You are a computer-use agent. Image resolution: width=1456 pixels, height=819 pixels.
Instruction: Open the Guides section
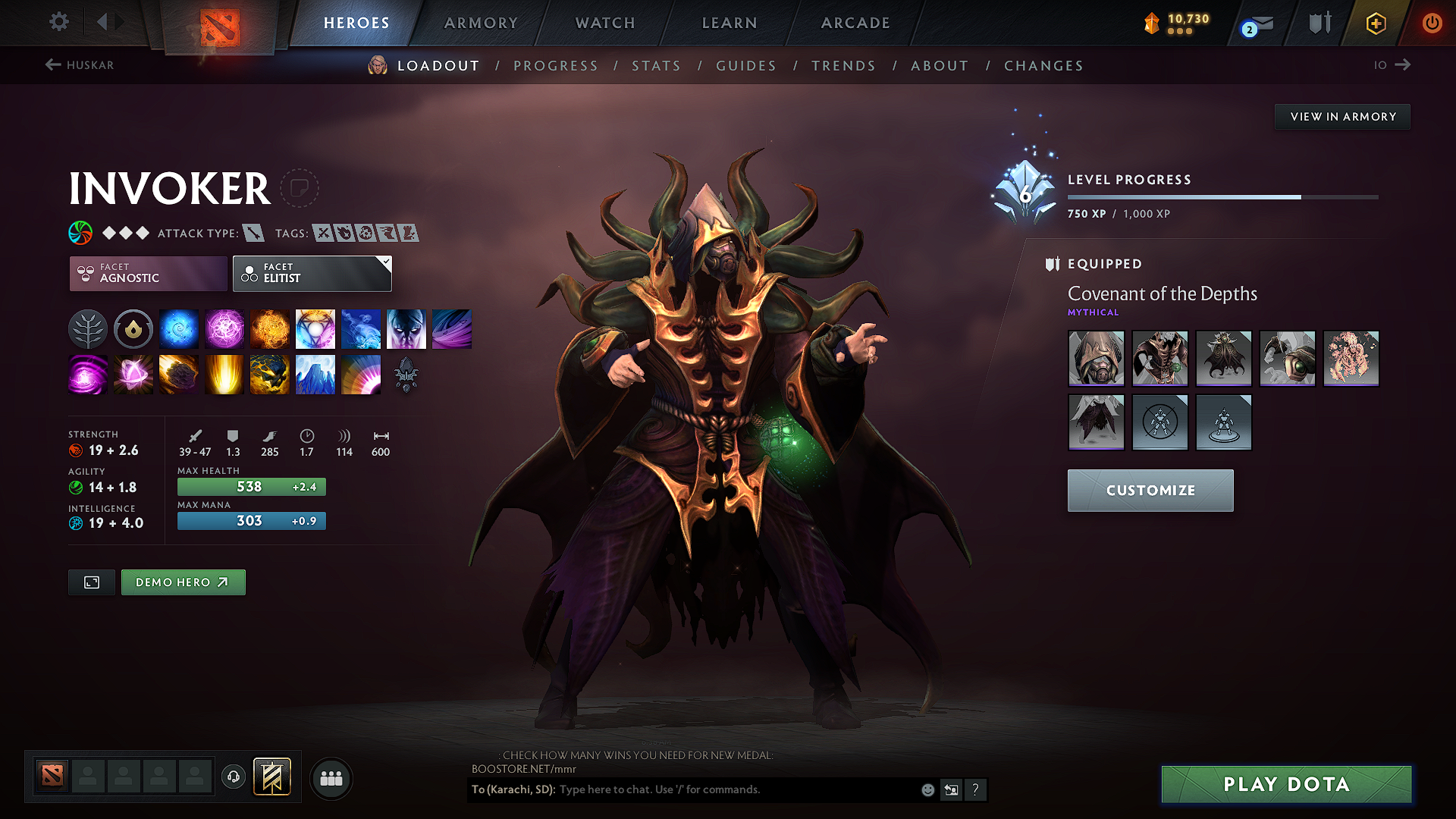(746, 66)
